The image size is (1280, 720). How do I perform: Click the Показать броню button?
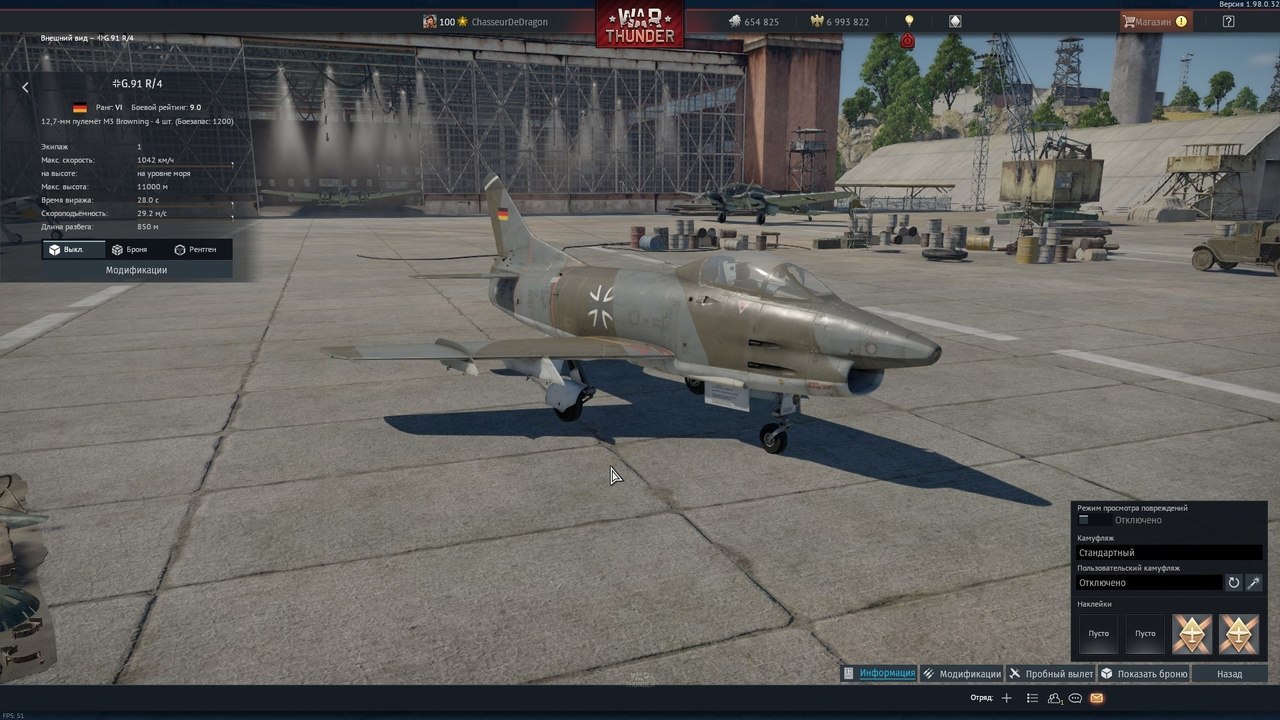1144,674
